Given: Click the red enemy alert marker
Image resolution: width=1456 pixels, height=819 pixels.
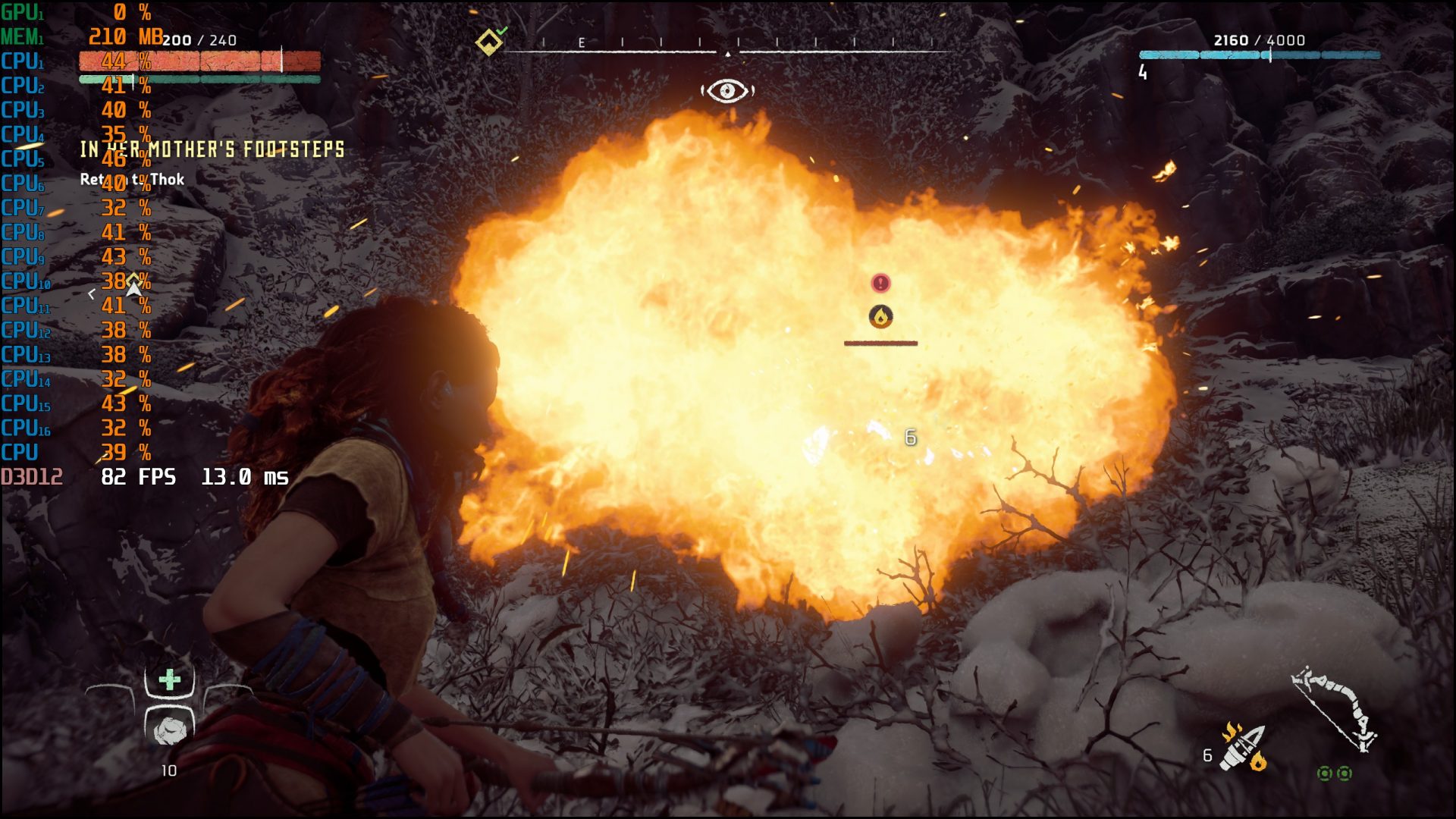Looking at the screenshot, I should coord(880,283).
